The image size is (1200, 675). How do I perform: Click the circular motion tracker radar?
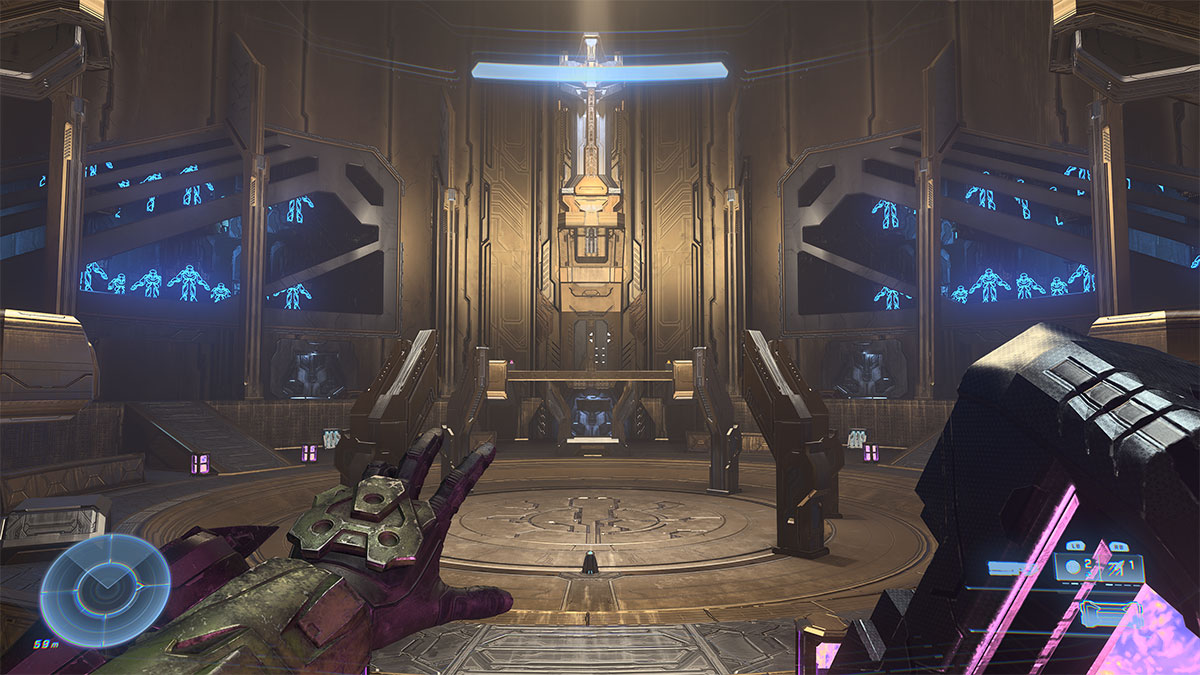(90, 589)
